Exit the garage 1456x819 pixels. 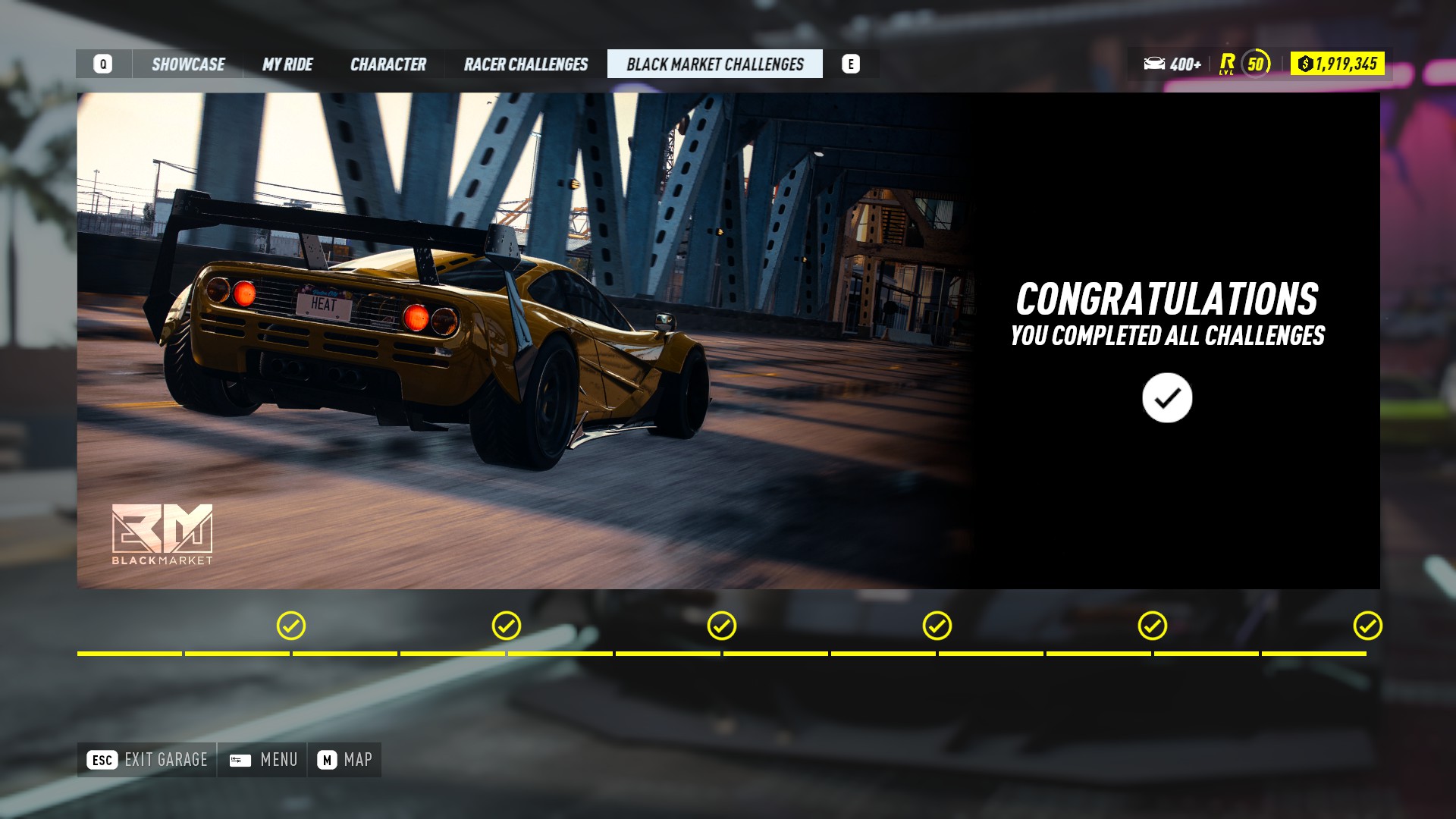click(x=147, y=760)
